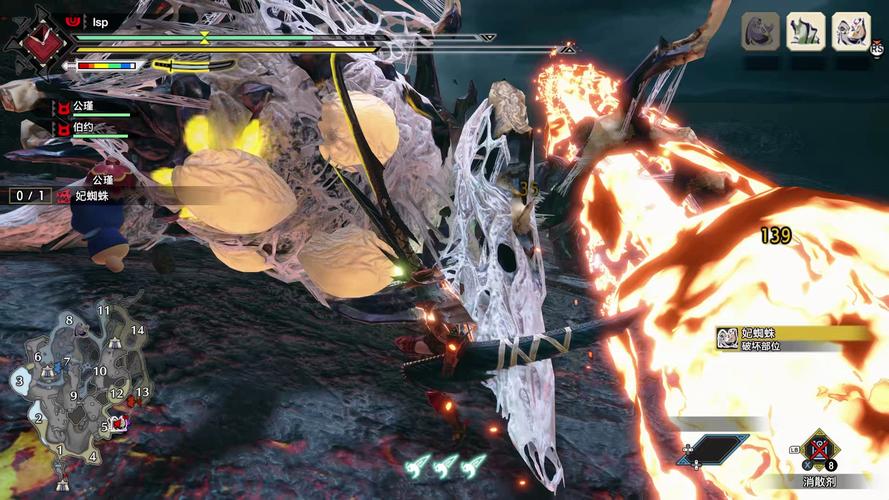
Task: Select the middle monster target icon
Action: pos(805,31)
